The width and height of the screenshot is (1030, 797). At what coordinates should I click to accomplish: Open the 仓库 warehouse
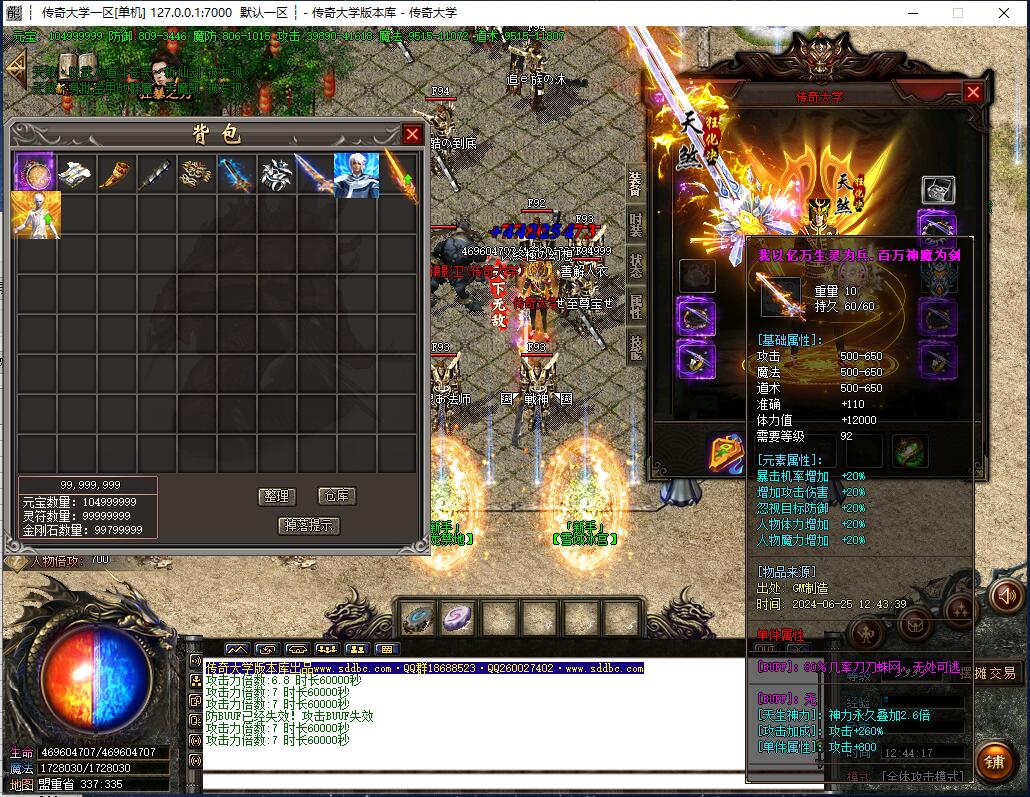335,496
